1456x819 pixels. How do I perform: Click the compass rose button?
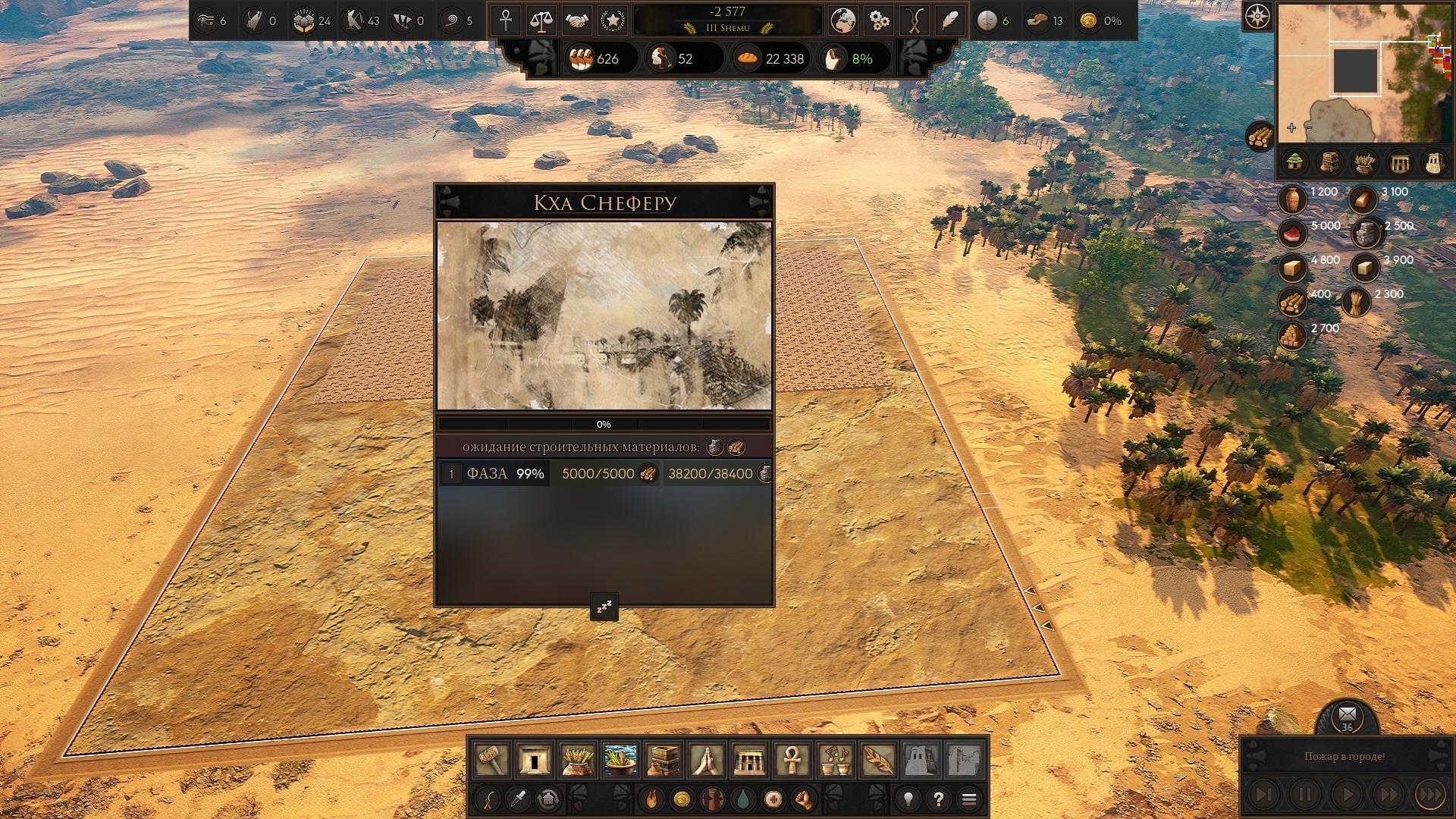tap(1257, 16)
